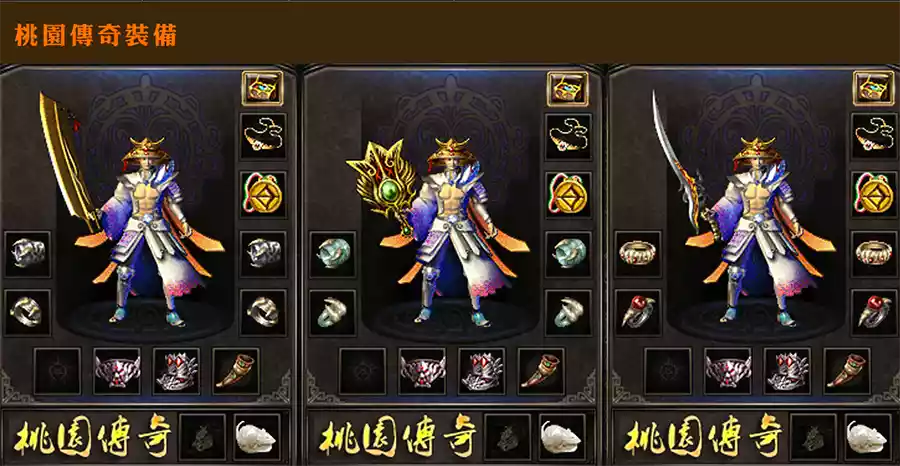Select the necklace slot in the jade staff panel

point(568,134)
